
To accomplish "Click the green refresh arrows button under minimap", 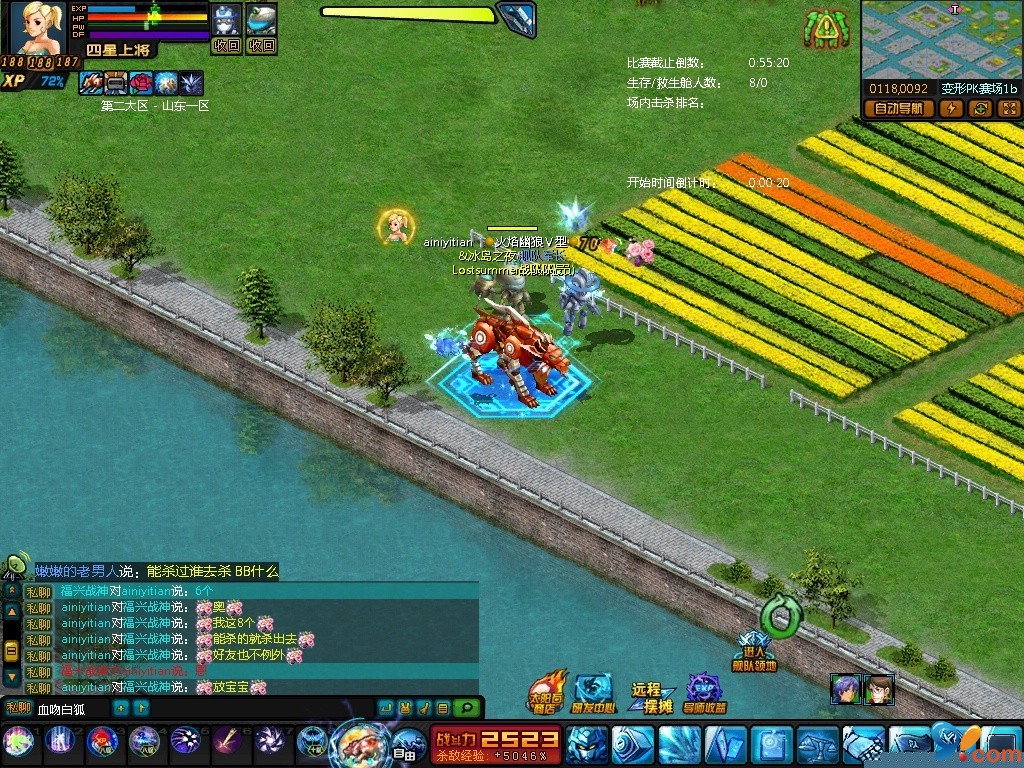I will [981, 109].
